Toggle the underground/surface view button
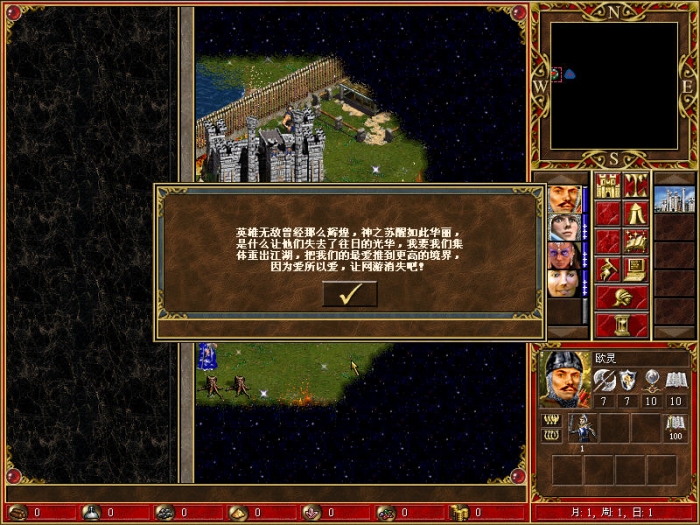 tap(636, 186)
